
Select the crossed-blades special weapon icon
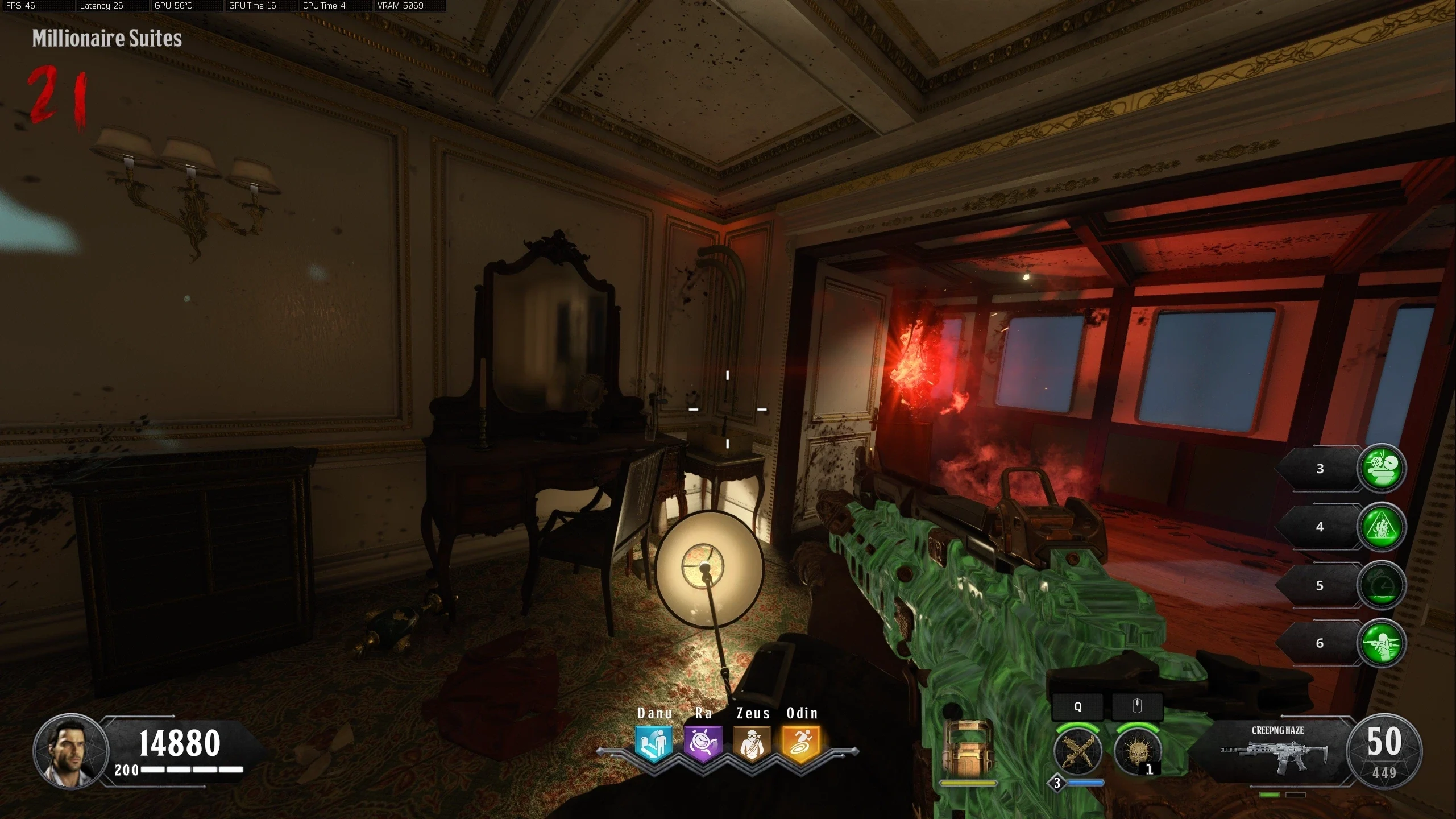[1077, 751]
